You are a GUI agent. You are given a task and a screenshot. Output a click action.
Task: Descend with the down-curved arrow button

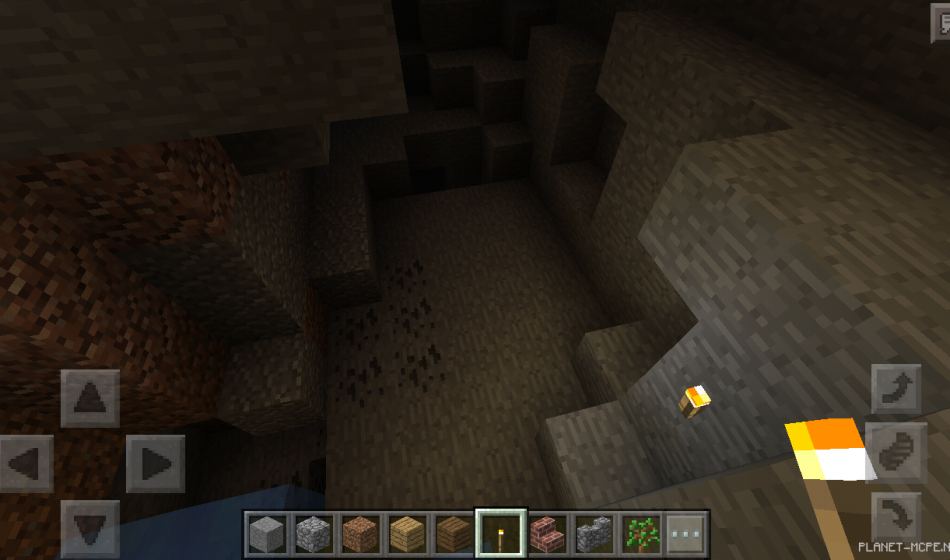tap(896, 516)
